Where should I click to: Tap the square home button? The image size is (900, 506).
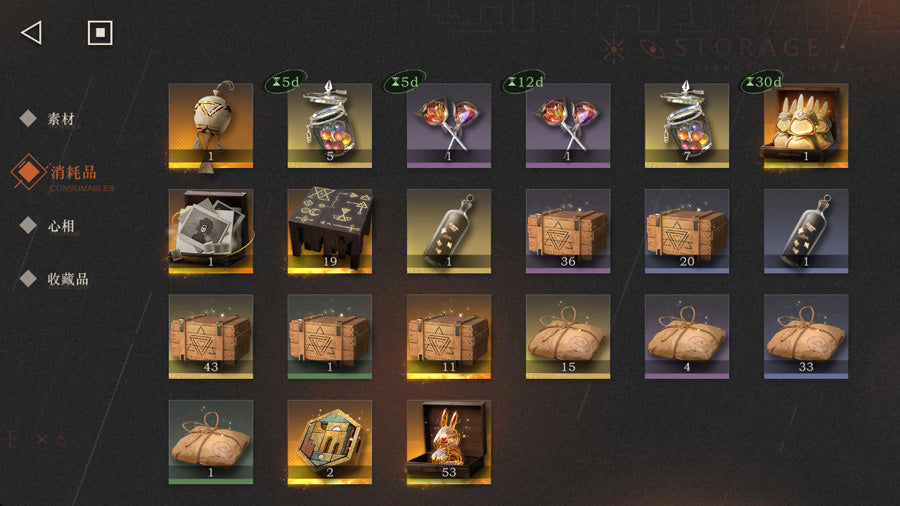coord(99,33)
